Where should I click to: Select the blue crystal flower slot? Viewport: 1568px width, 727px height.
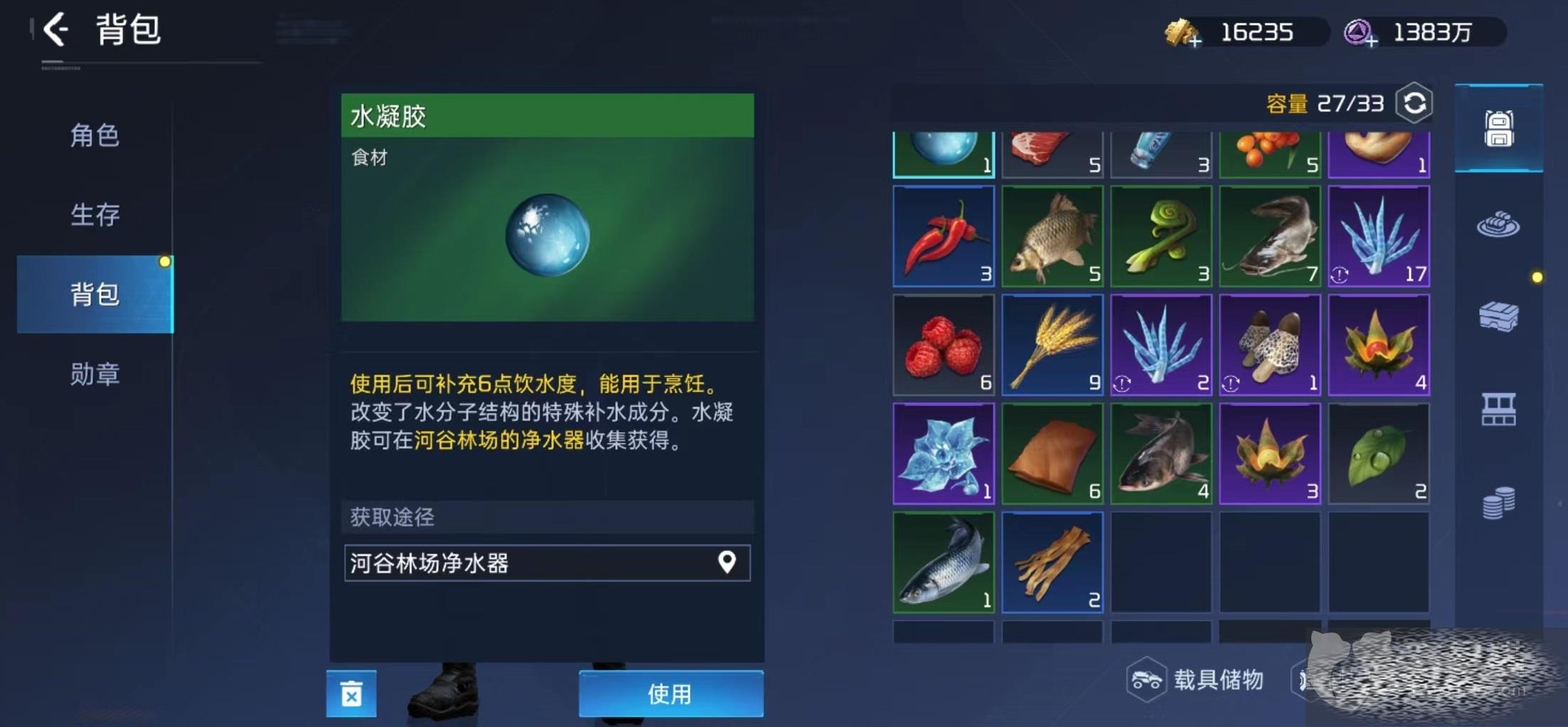coord(943,454)
